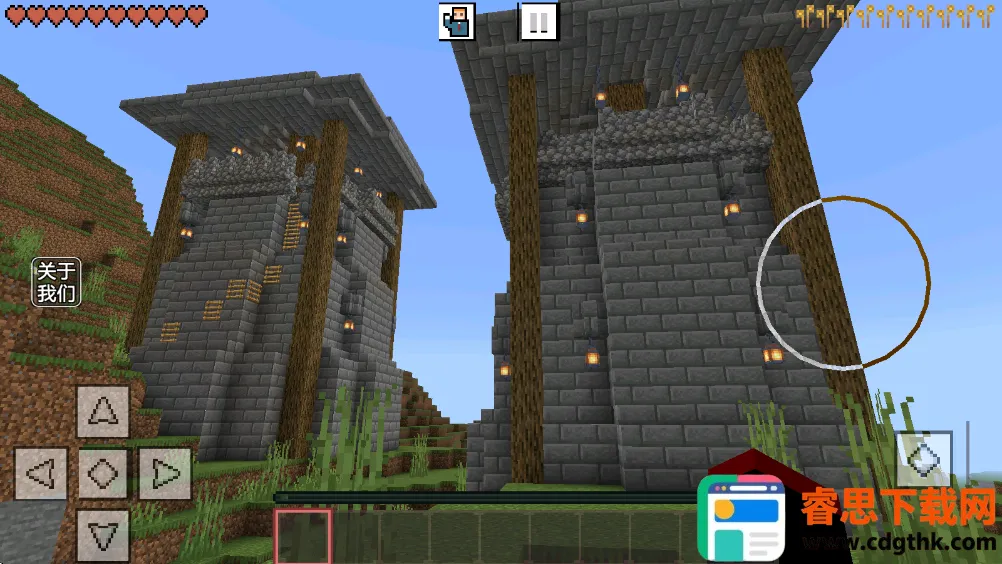Tap the character icon beside the pause button

click(x=457, y=22)
